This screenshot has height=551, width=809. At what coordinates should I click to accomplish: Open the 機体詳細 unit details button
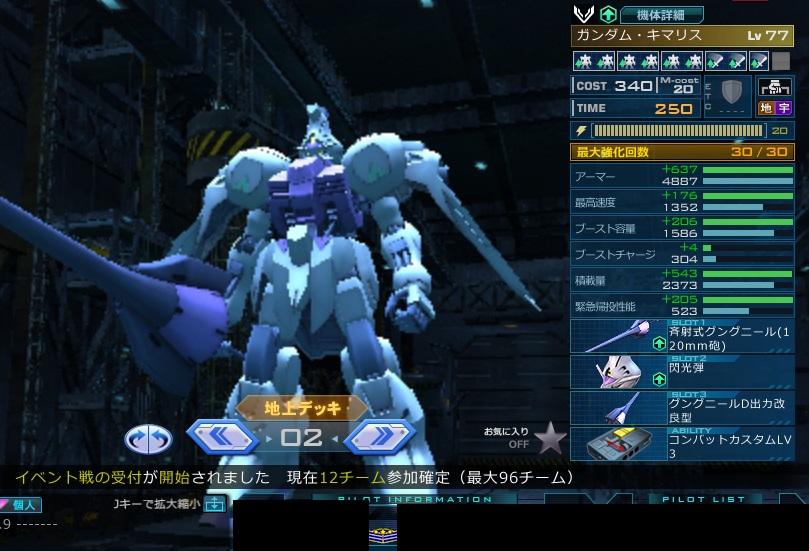(662, 14)
